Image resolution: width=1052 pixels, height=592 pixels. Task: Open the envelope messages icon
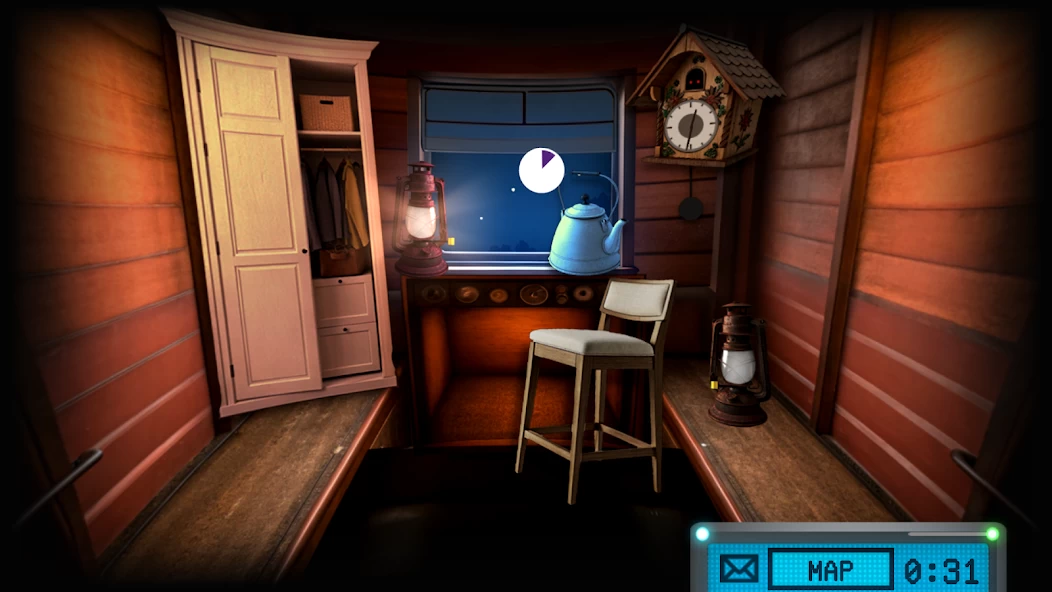coord(739,570)
